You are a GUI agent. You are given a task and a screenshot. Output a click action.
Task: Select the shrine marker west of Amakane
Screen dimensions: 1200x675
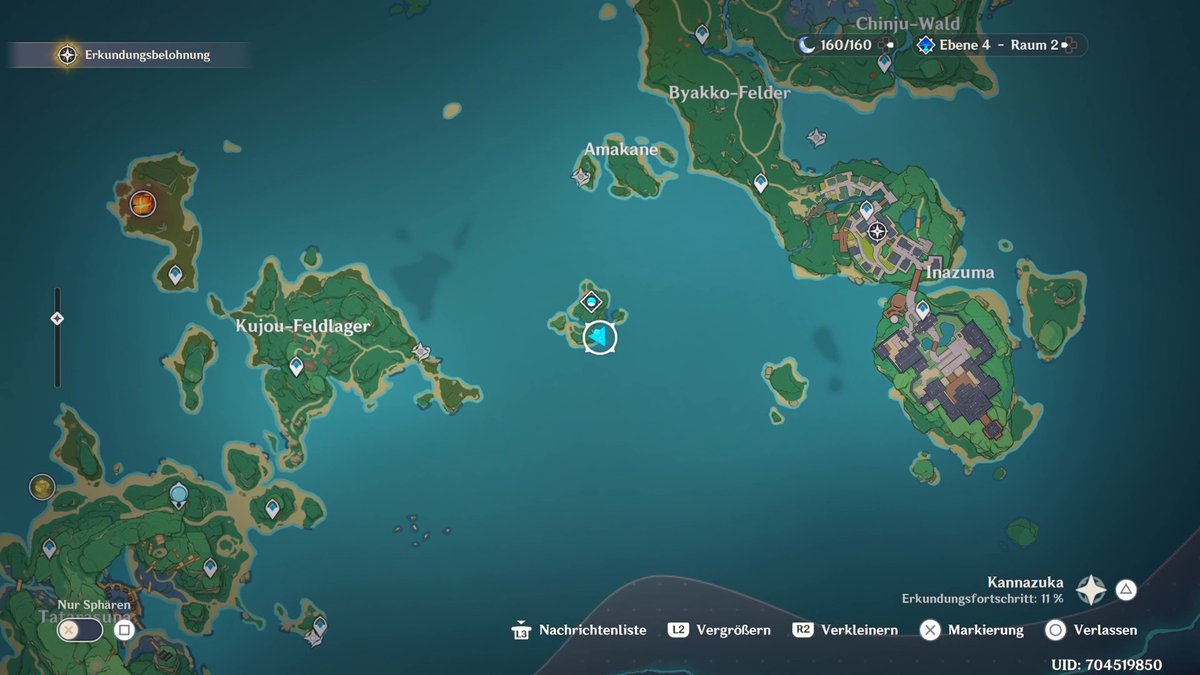[580, 177]
